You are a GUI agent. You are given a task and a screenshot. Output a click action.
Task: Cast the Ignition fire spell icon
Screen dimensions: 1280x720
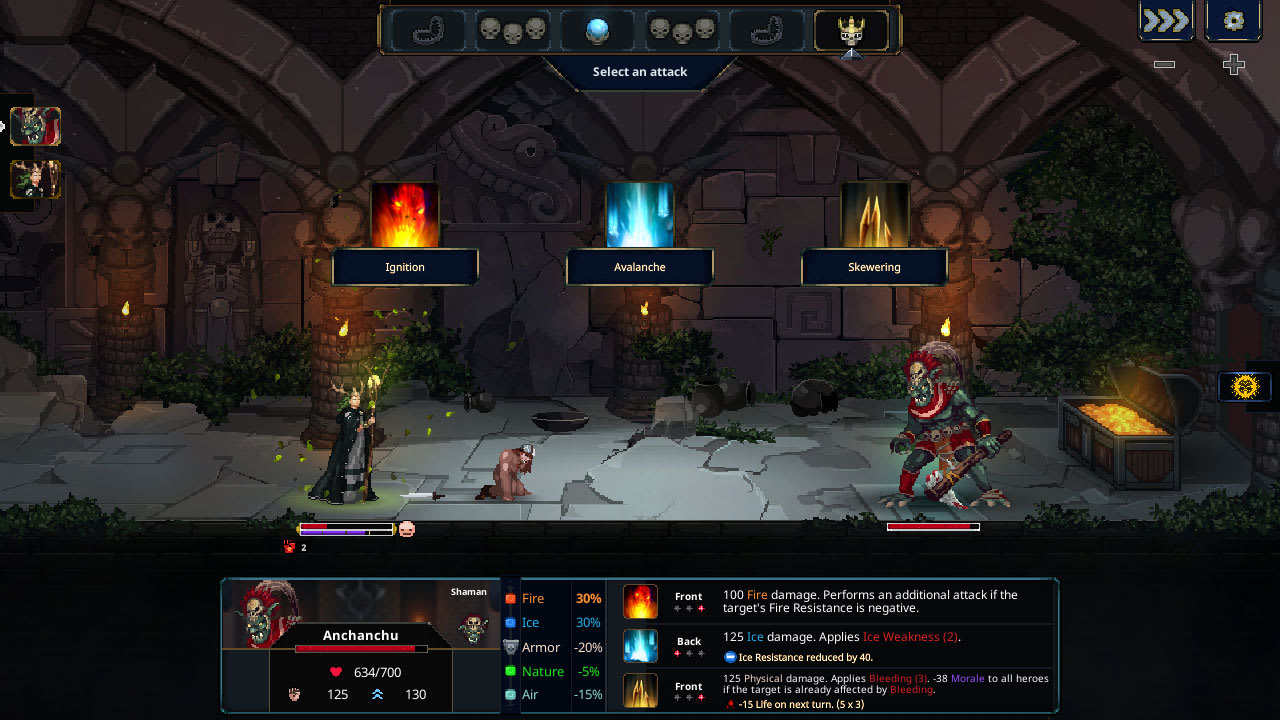pyautogui.click(x=405, y=215)
